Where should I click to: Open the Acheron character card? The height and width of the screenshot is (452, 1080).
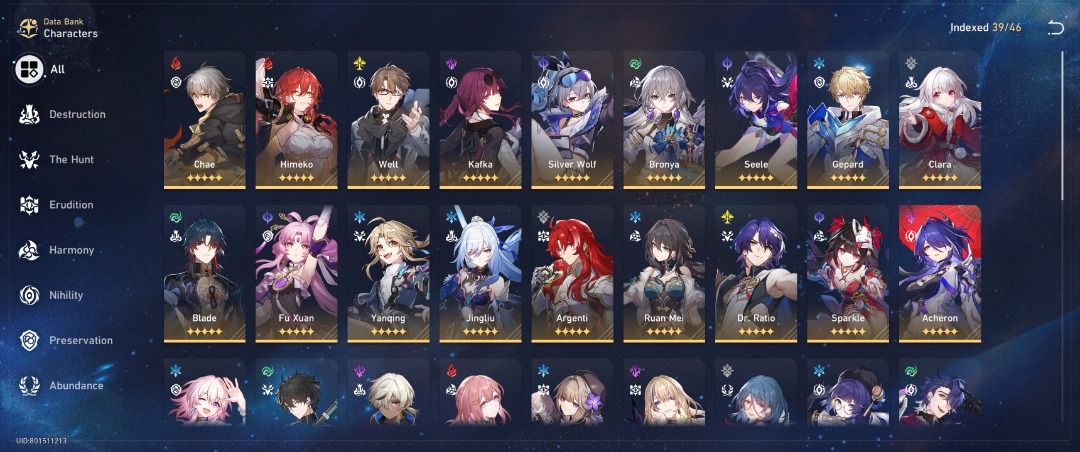point(940,274)
